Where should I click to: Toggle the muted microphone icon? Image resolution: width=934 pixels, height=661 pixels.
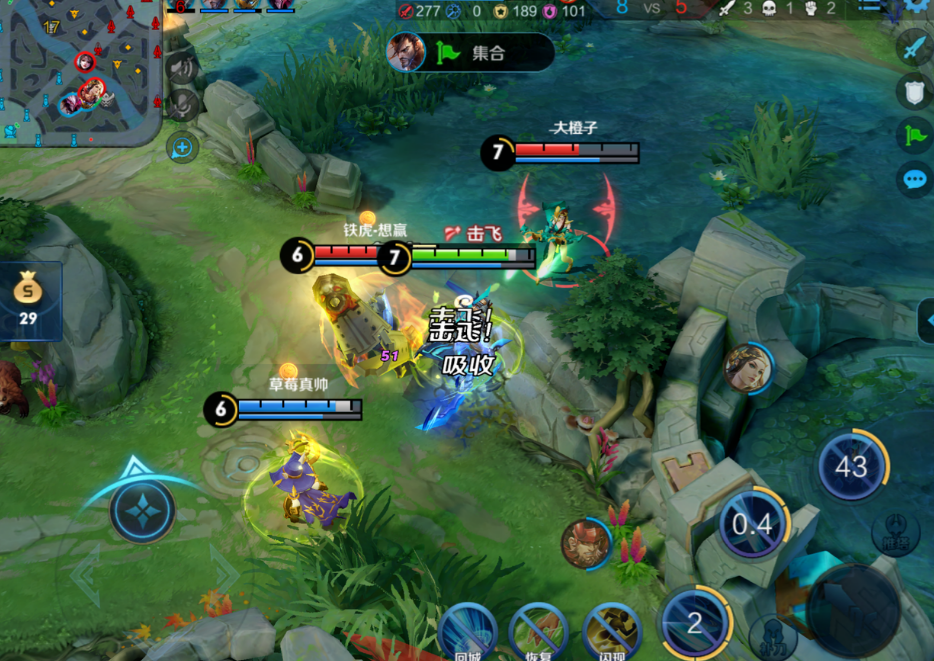point(181,105)
